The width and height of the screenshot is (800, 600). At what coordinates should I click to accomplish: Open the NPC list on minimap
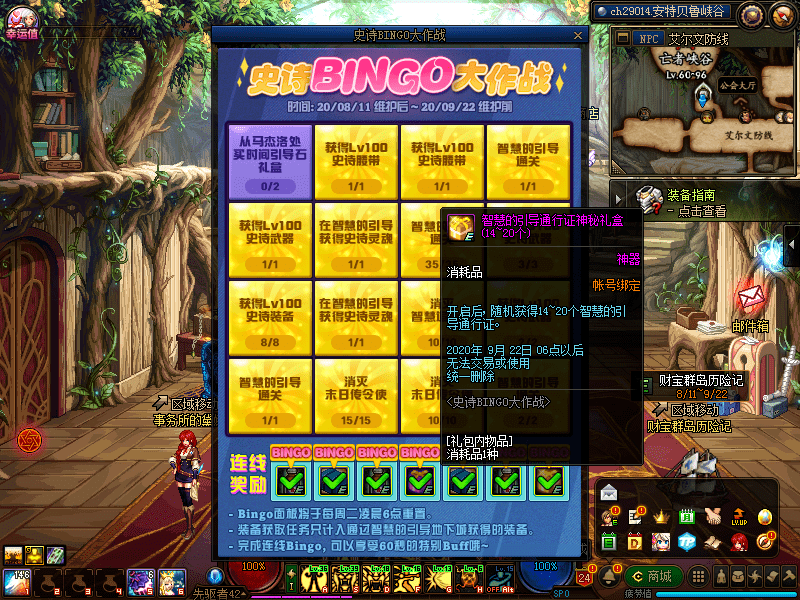(647, 39)
